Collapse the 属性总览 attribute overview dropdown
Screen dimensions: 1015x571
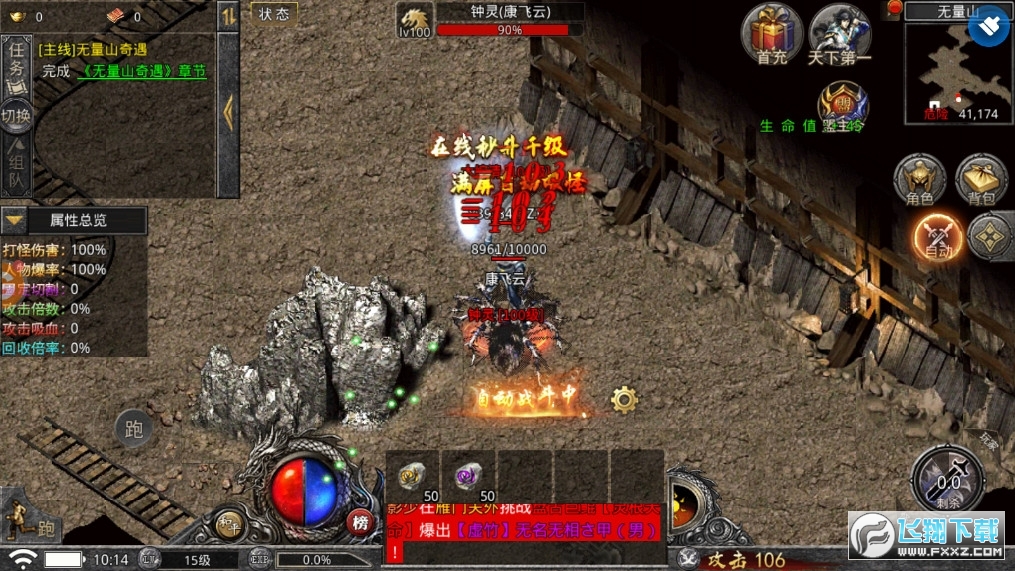pyautogui.click(x=14, y=220)
